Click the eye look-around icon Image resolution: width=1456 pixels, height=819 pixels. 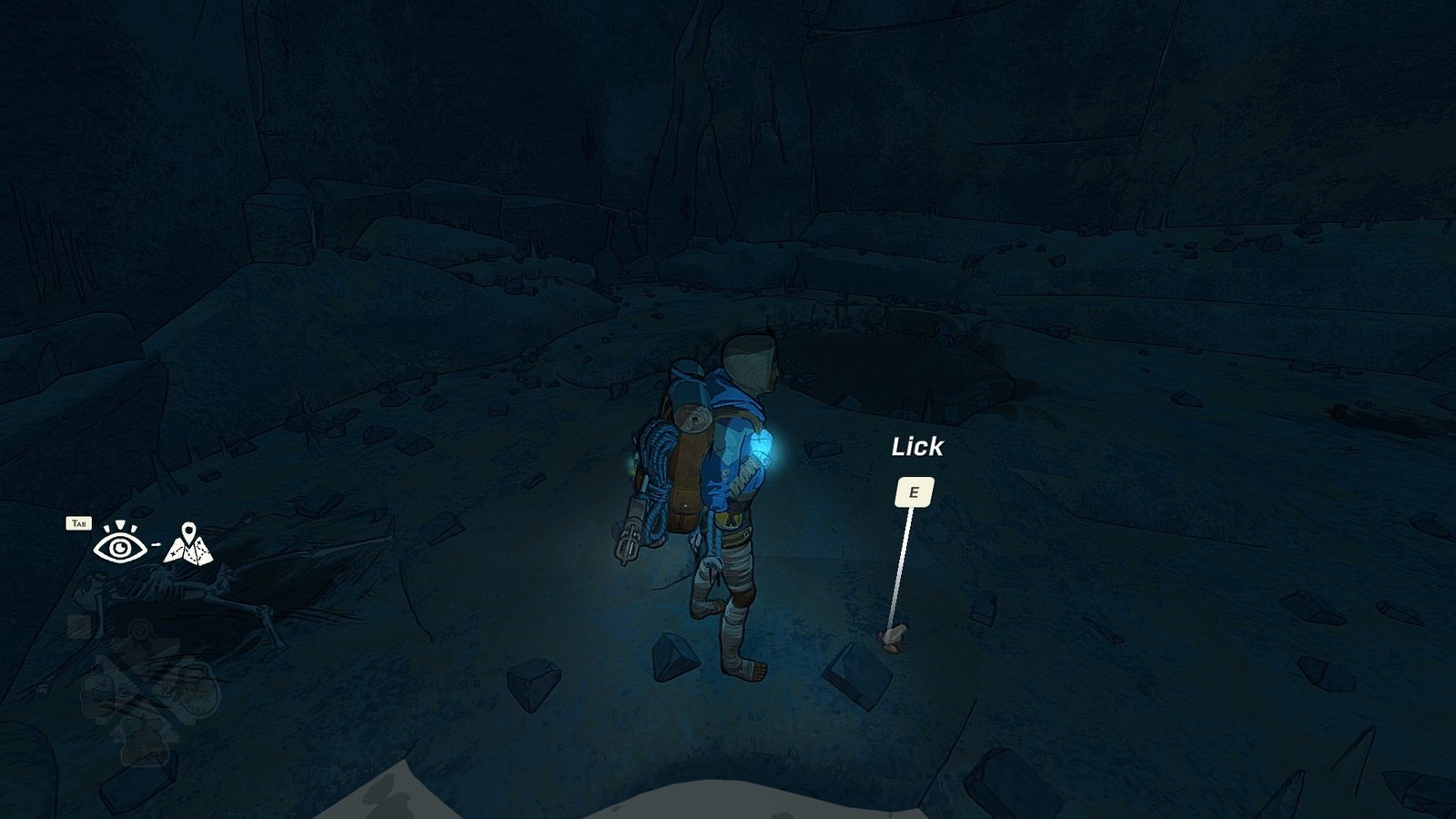[119, 544]
